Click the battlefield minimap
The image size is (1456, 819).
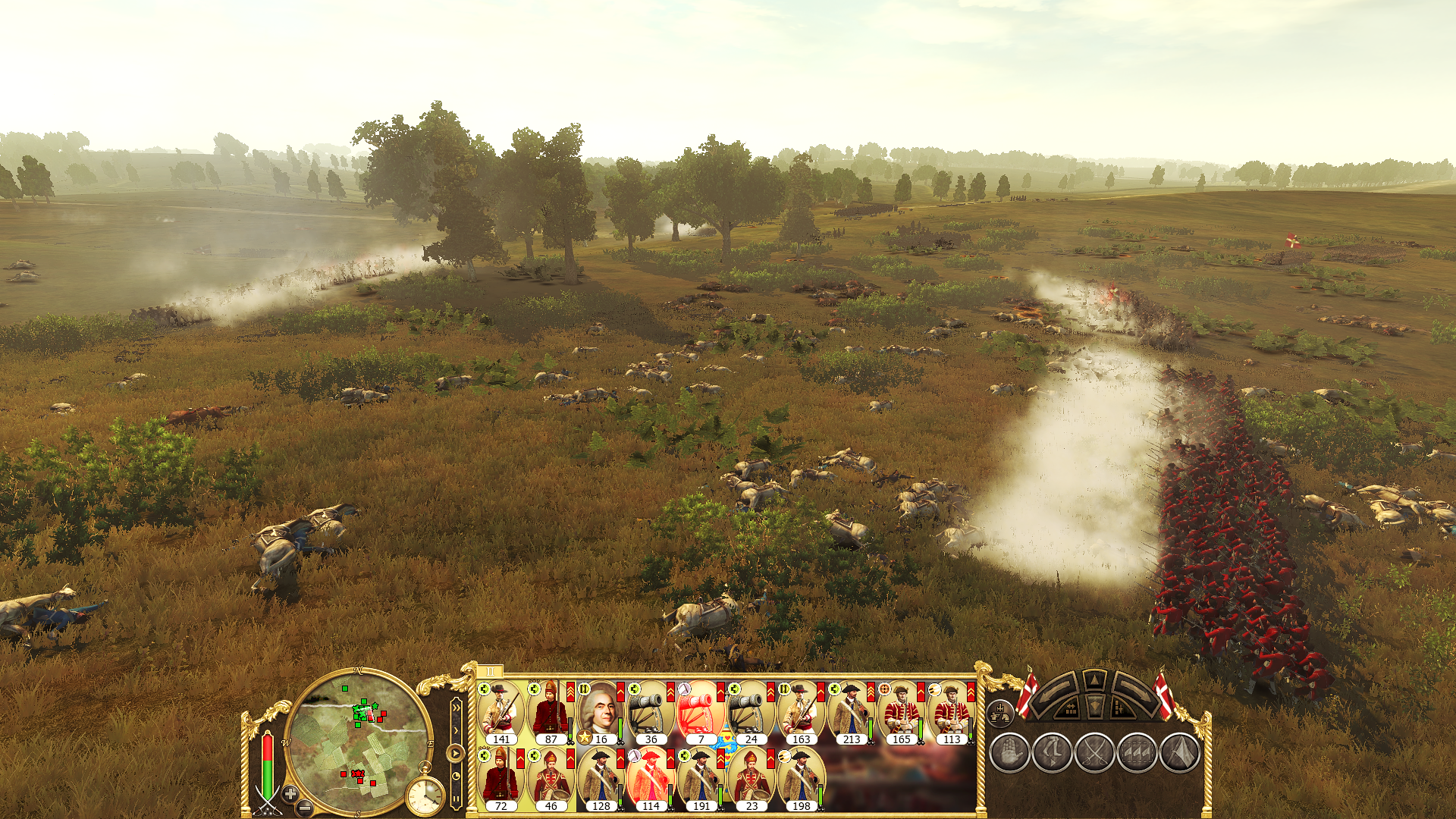[357, 740]
